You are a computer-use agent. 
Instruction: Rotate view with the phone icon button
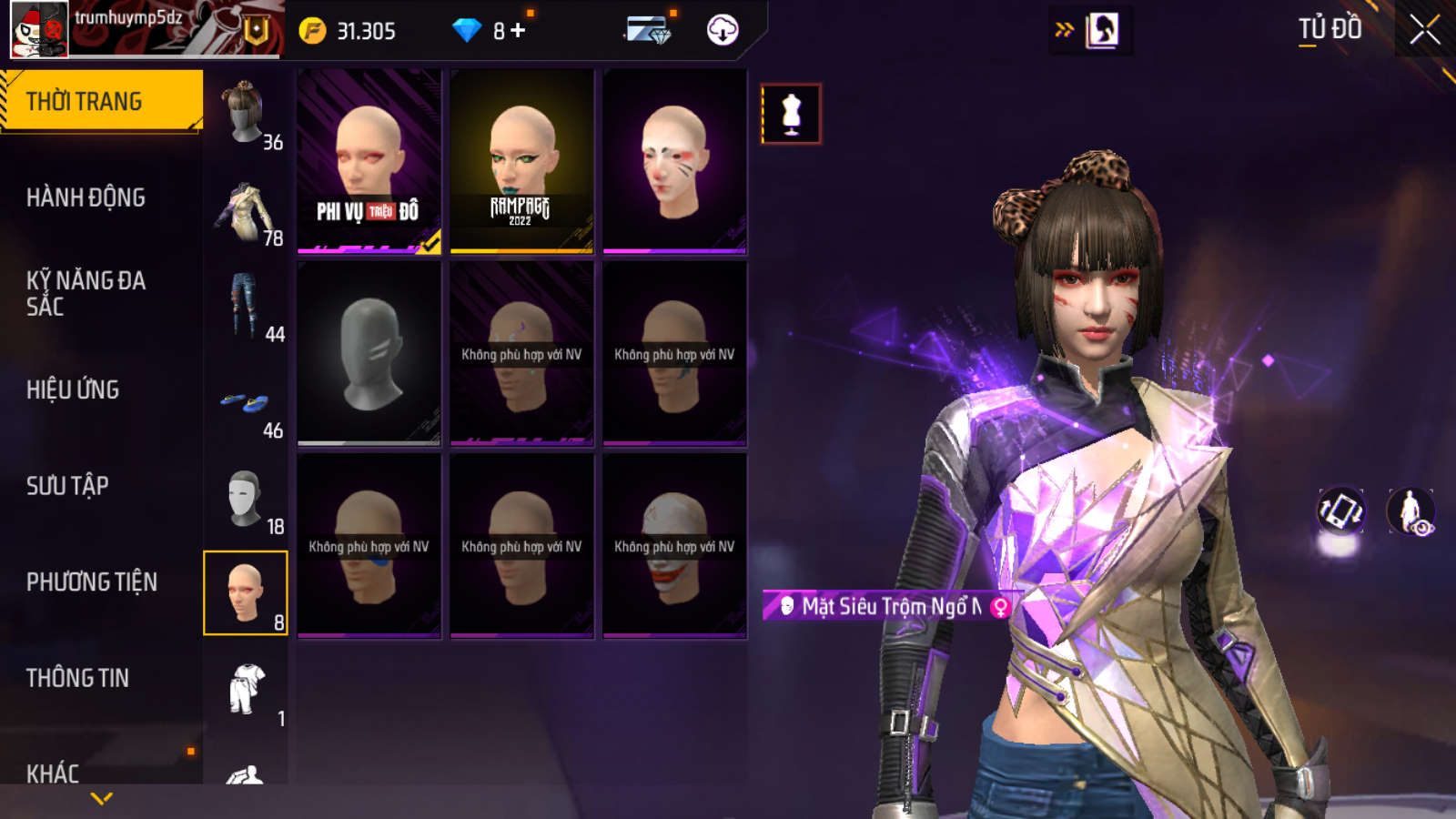pos(1340,511)
